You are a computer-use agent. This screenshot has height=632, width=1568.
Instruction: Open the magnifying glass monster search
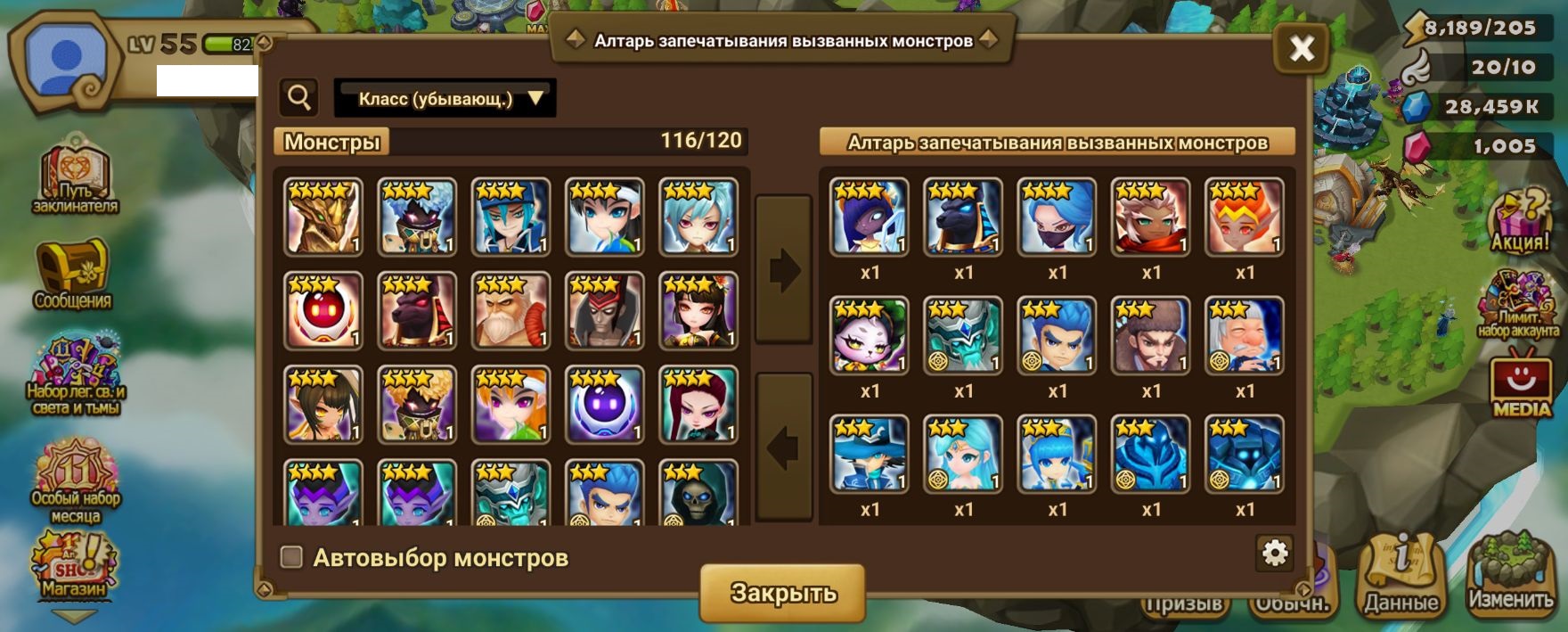[x=299, y=98]
